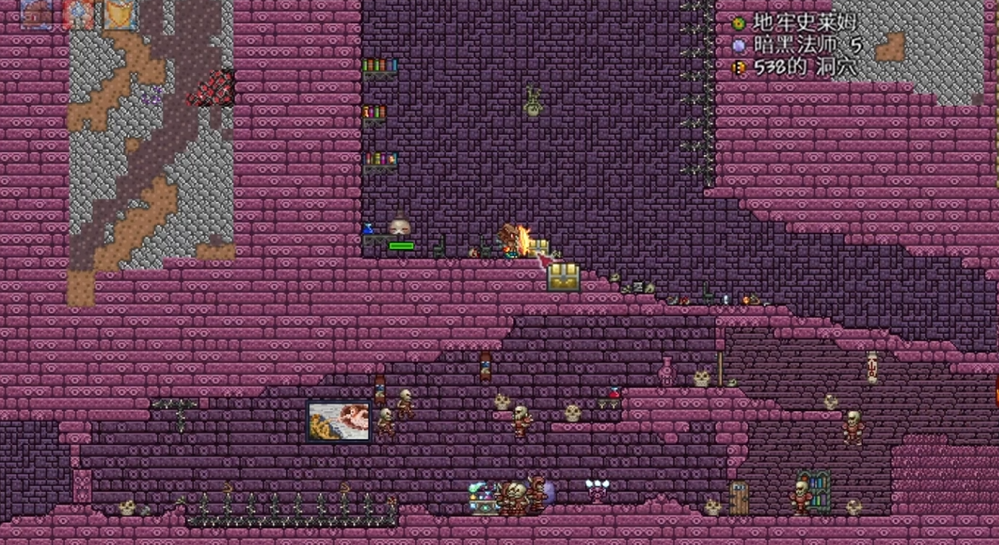Choose the brown blue-framed buff icon

(x=37, y=14)
